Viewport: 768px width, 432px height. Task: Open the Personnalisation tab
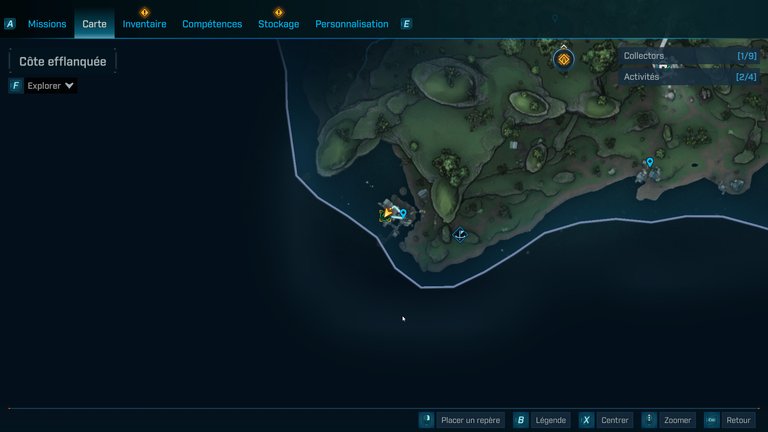pos(351,24)
